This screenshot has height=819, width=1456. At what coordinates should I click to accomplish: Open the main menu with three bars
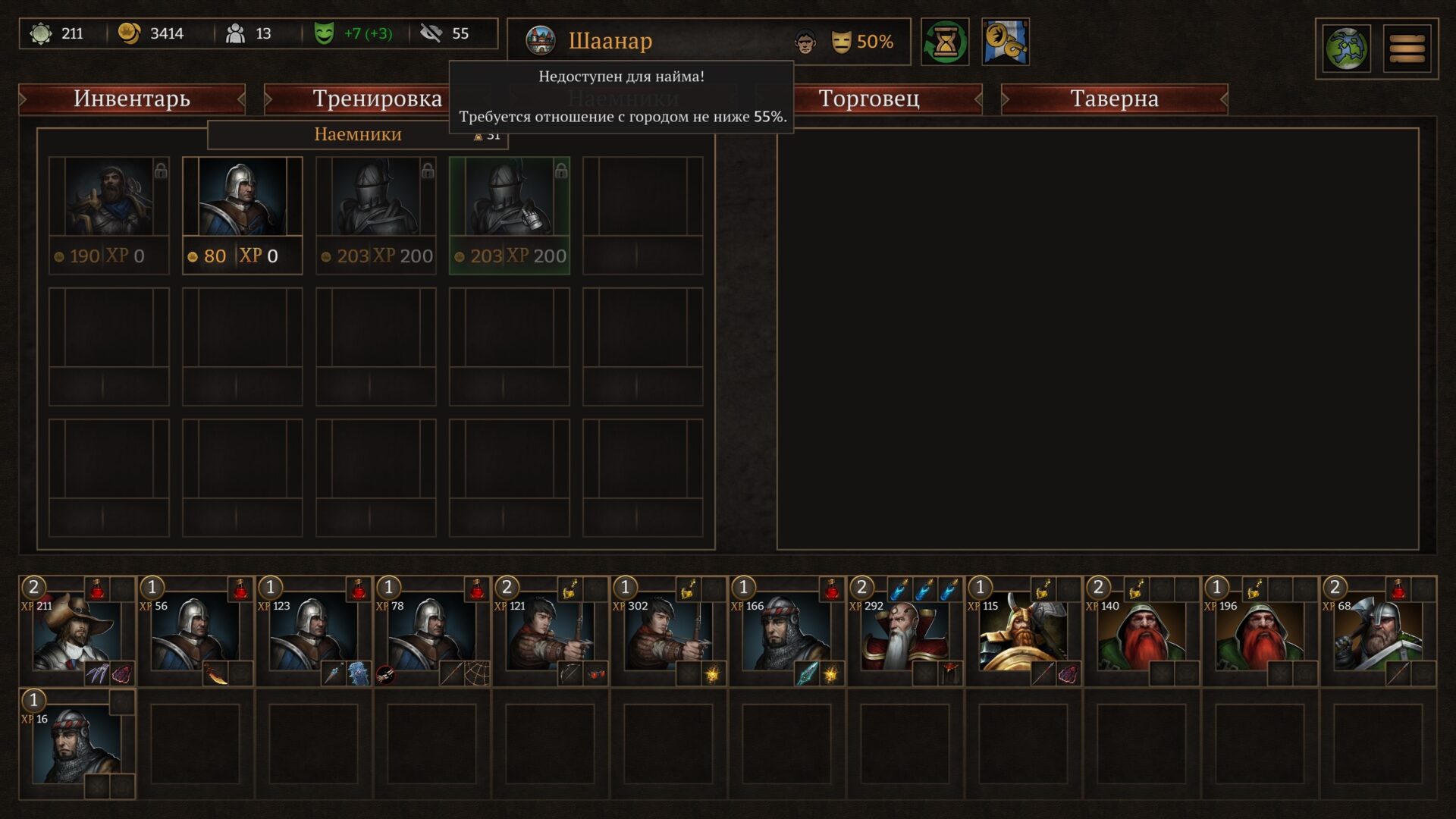(1407, 49)
